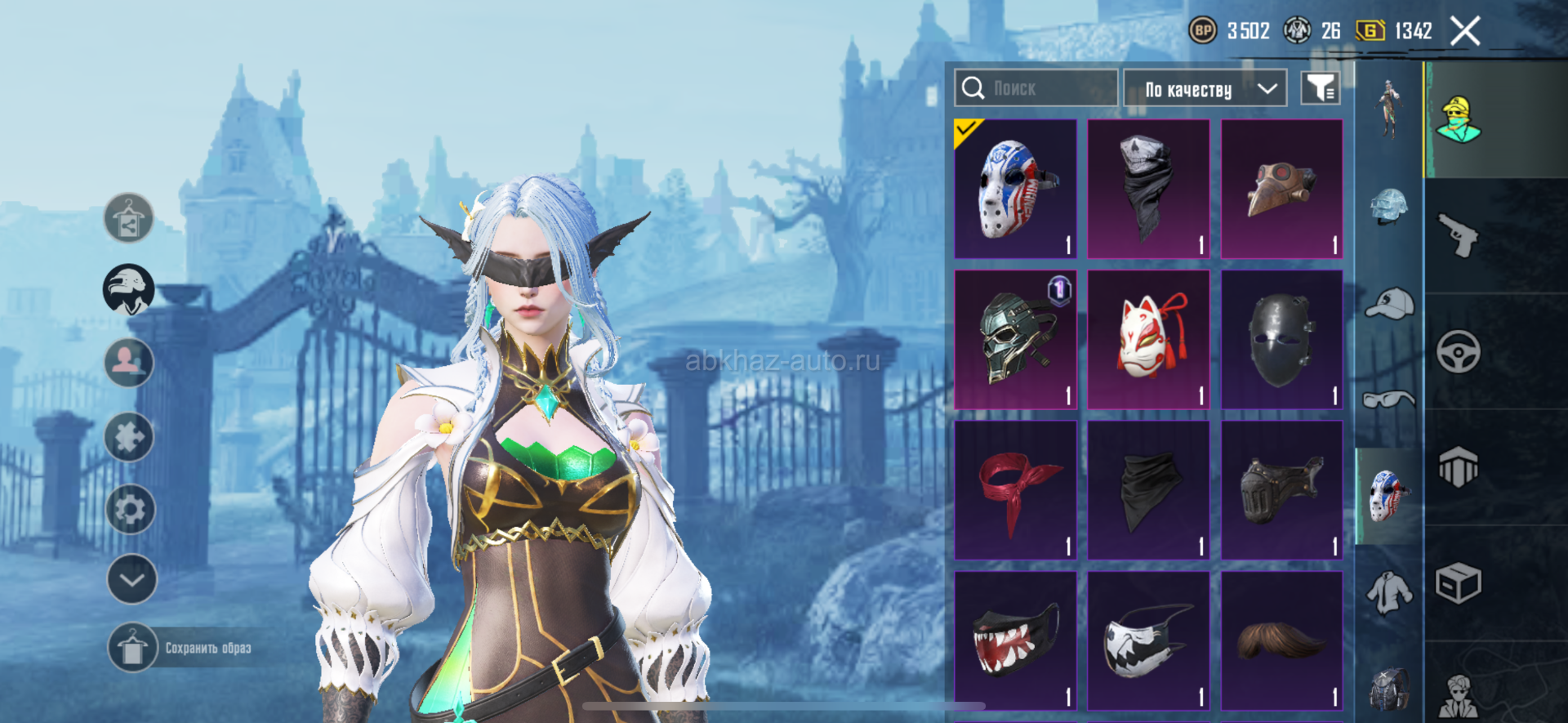Open the gear settings round button
Screen dimensions: 1568x723
pyautogui.click(x=131, y=510)
